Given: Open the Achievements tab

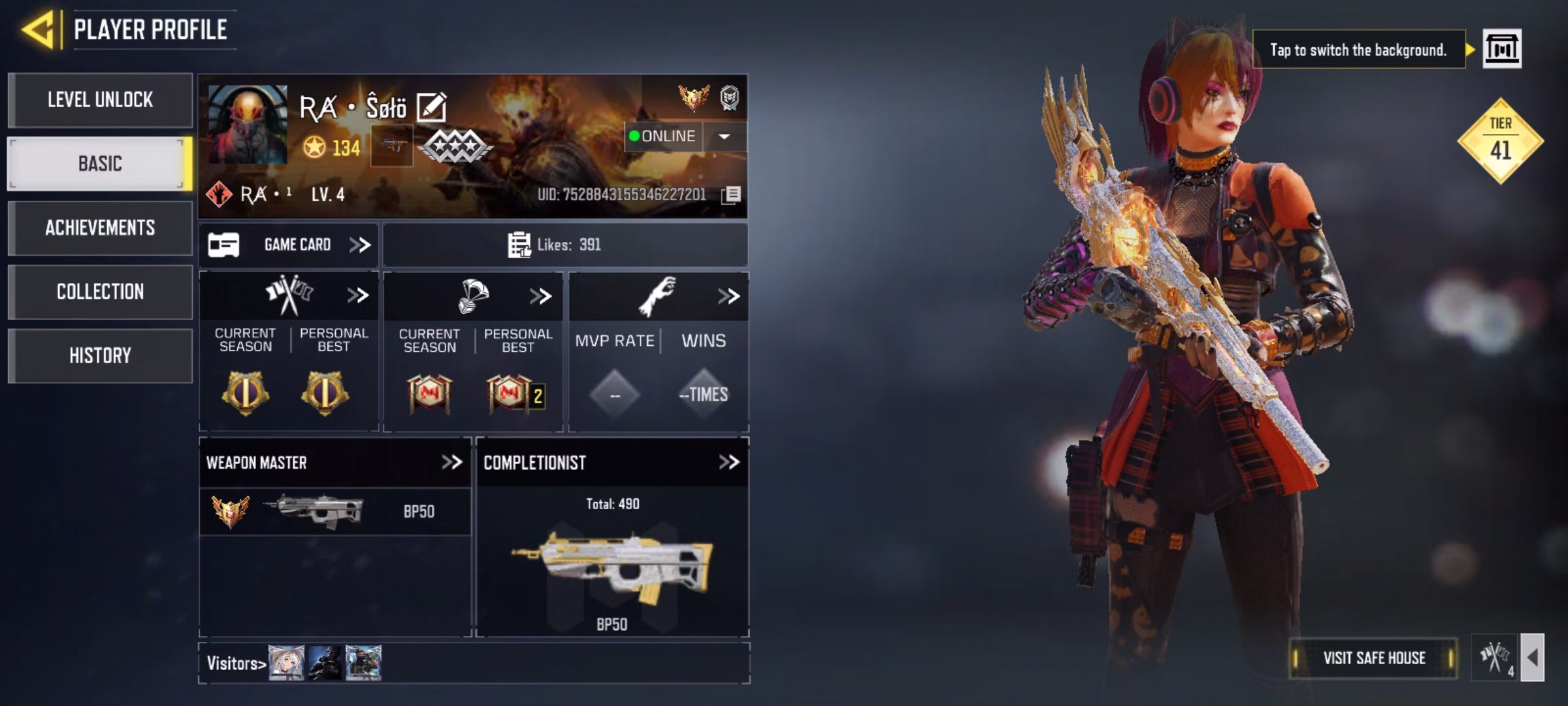Looking at the screenshot, I should 100,227.
